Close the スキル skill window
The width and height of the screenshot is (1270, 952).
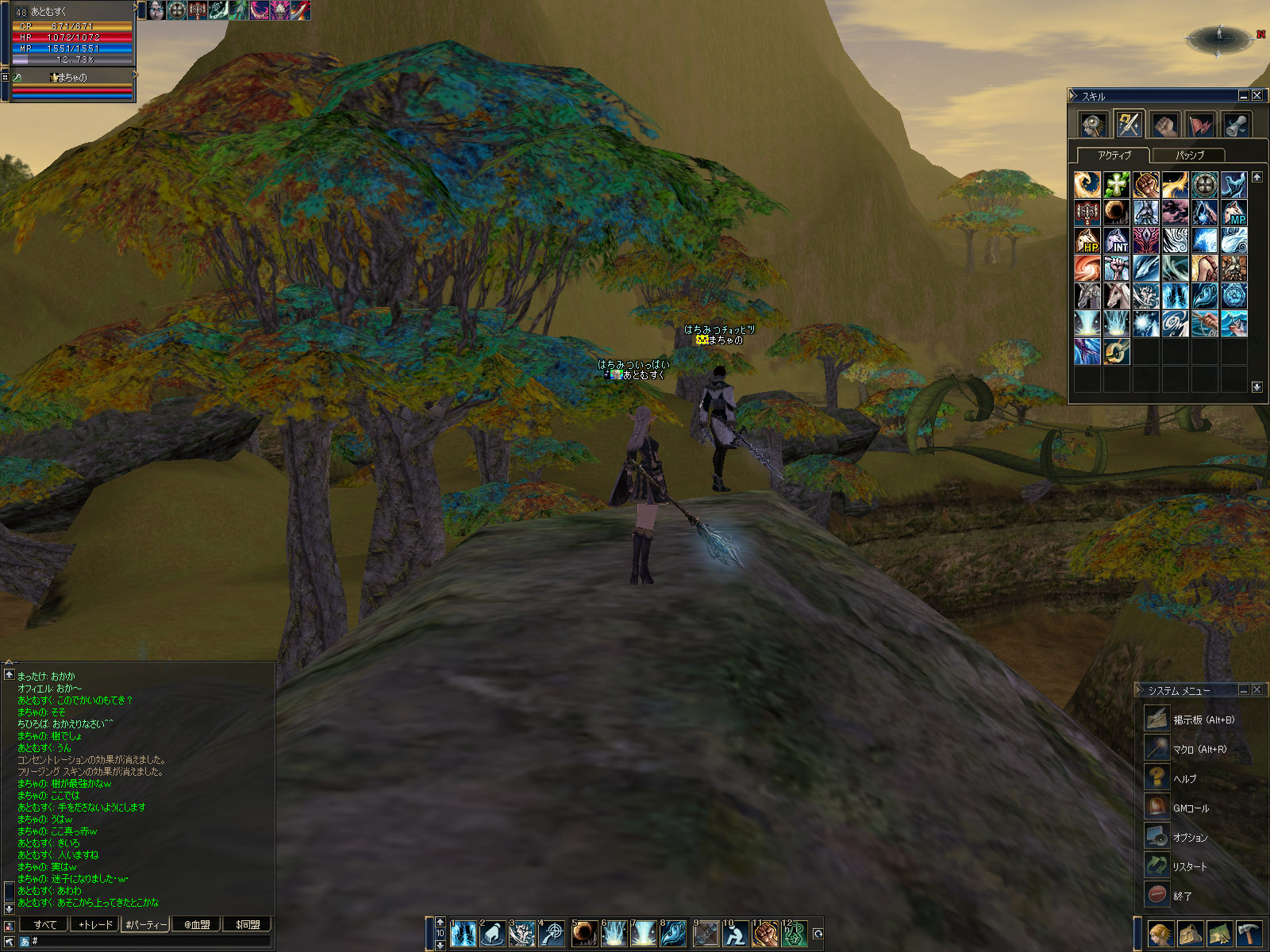coord(1257,95)
